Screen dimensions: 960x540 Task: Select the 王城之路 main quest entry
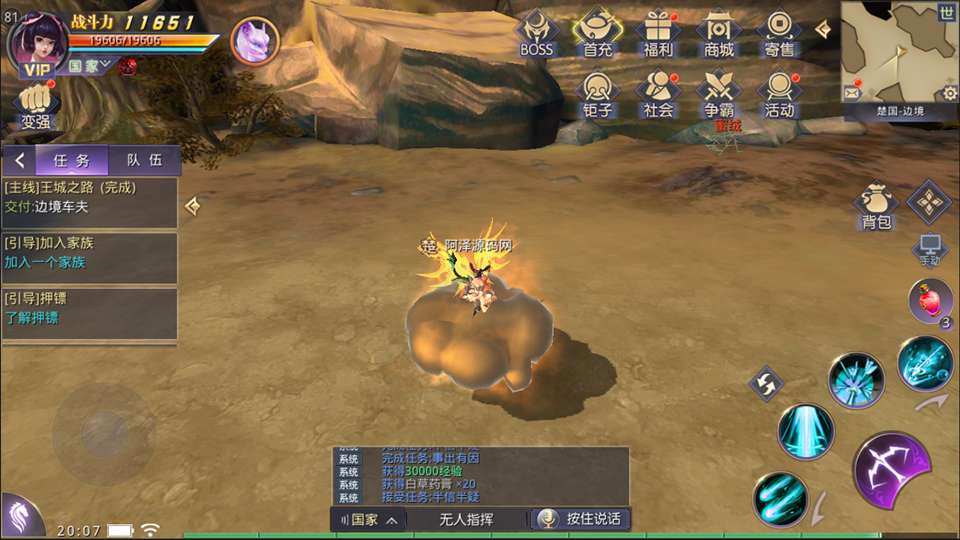(x=90, y=198)
